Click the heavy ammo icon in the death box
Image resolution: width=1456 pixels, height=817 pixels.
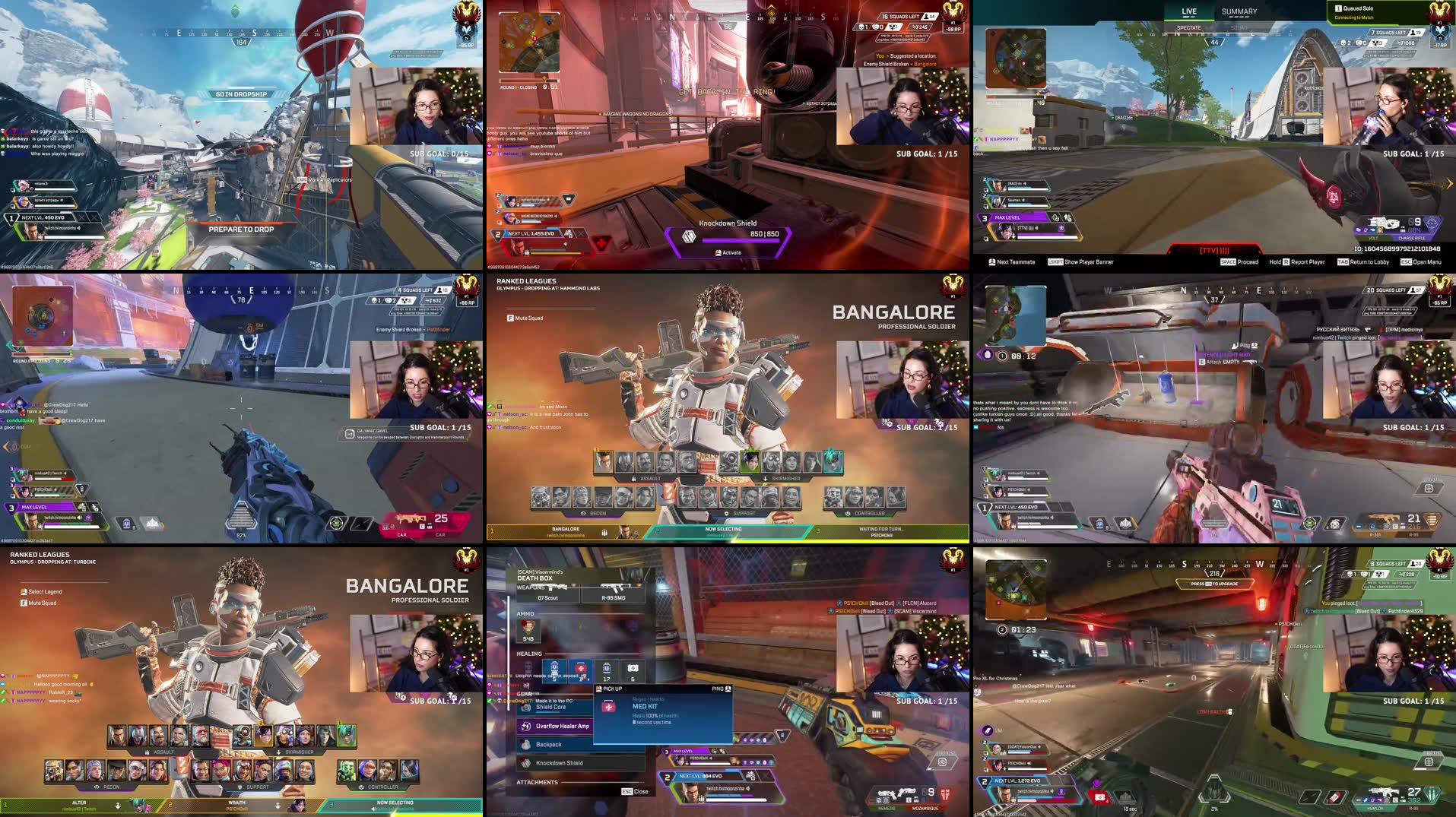pos(528,629)
